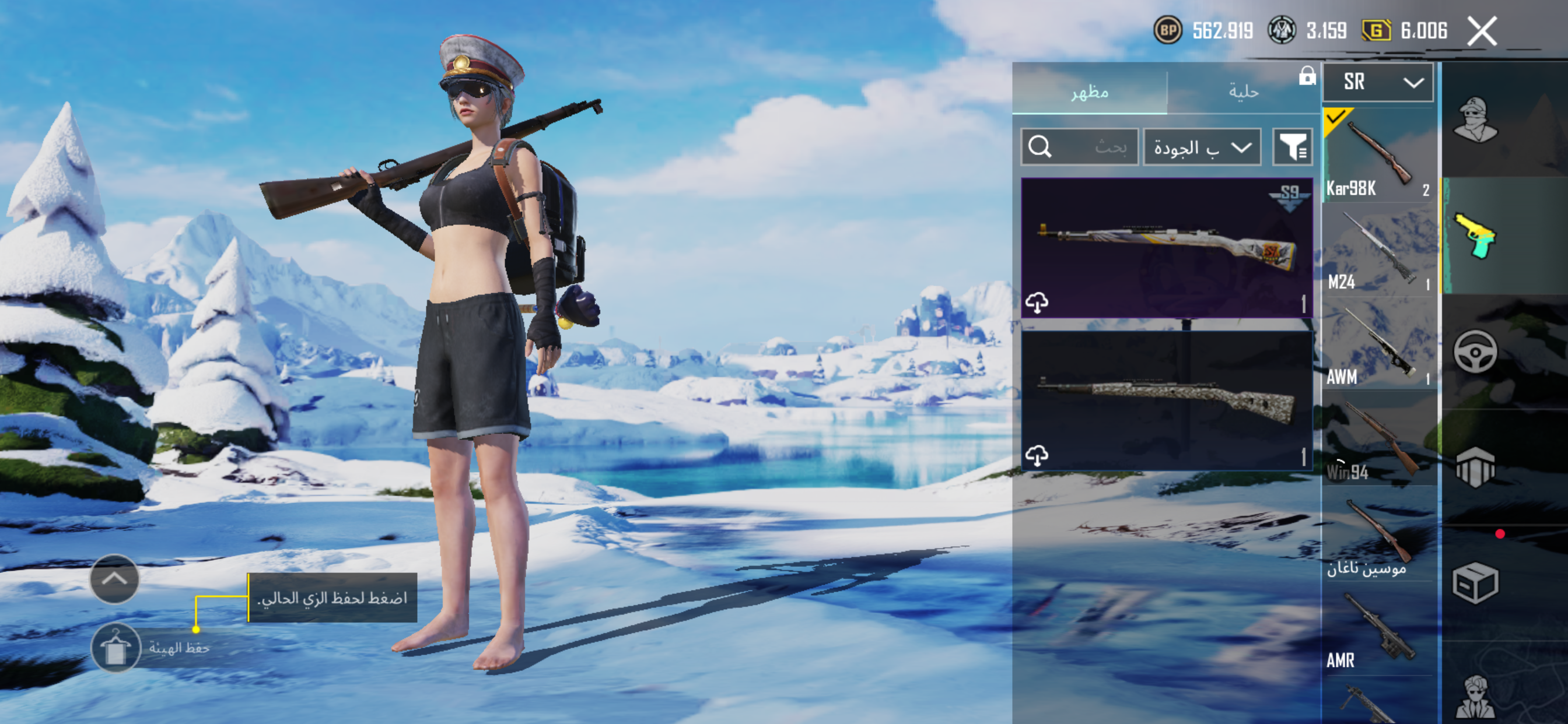Choose M24 in the weapon list
The height and width of the screenshot is (724, 1568).
tap(1378, 251)
